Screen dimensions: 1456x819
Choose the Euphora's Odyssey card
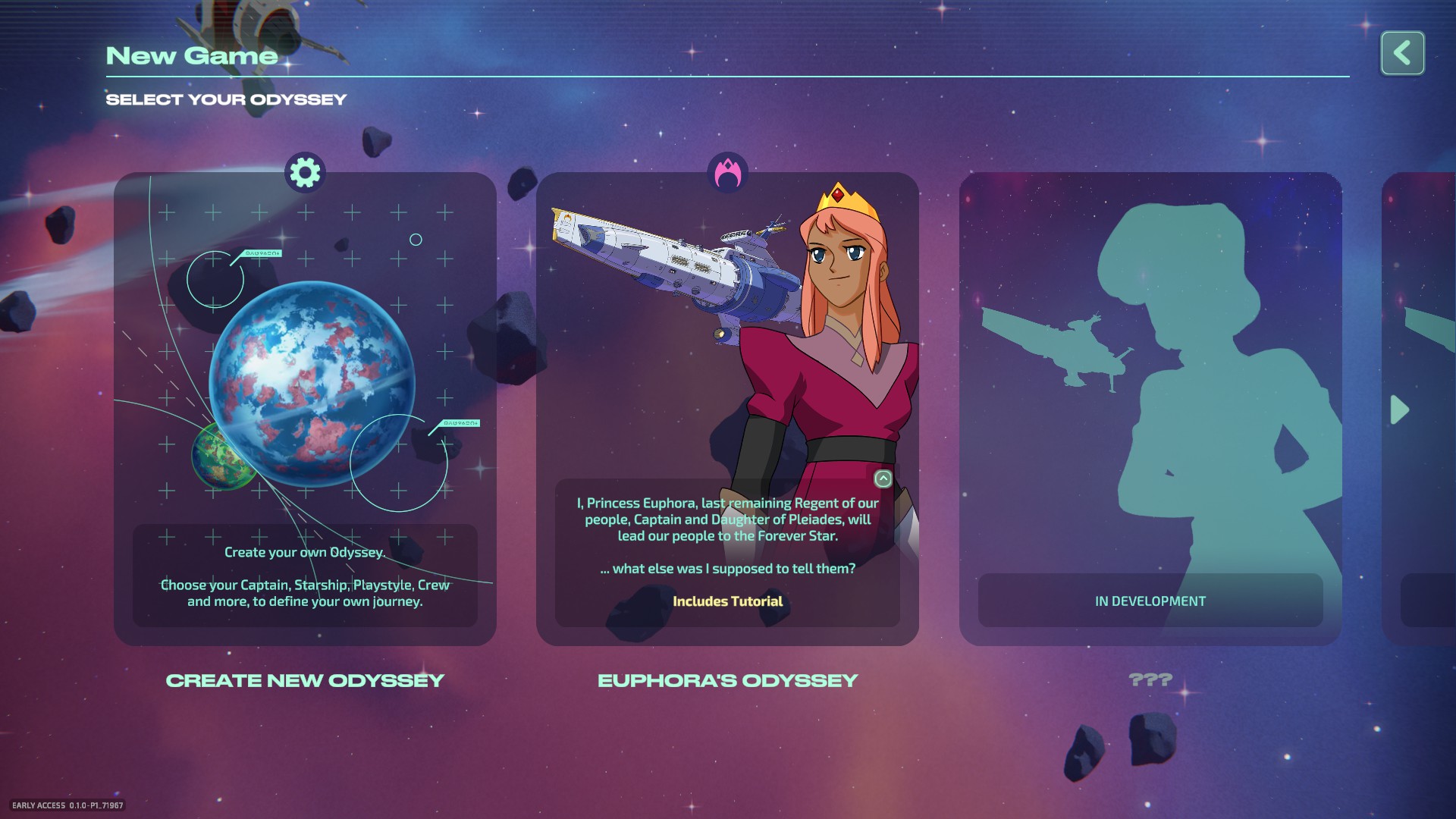(726, 409)
